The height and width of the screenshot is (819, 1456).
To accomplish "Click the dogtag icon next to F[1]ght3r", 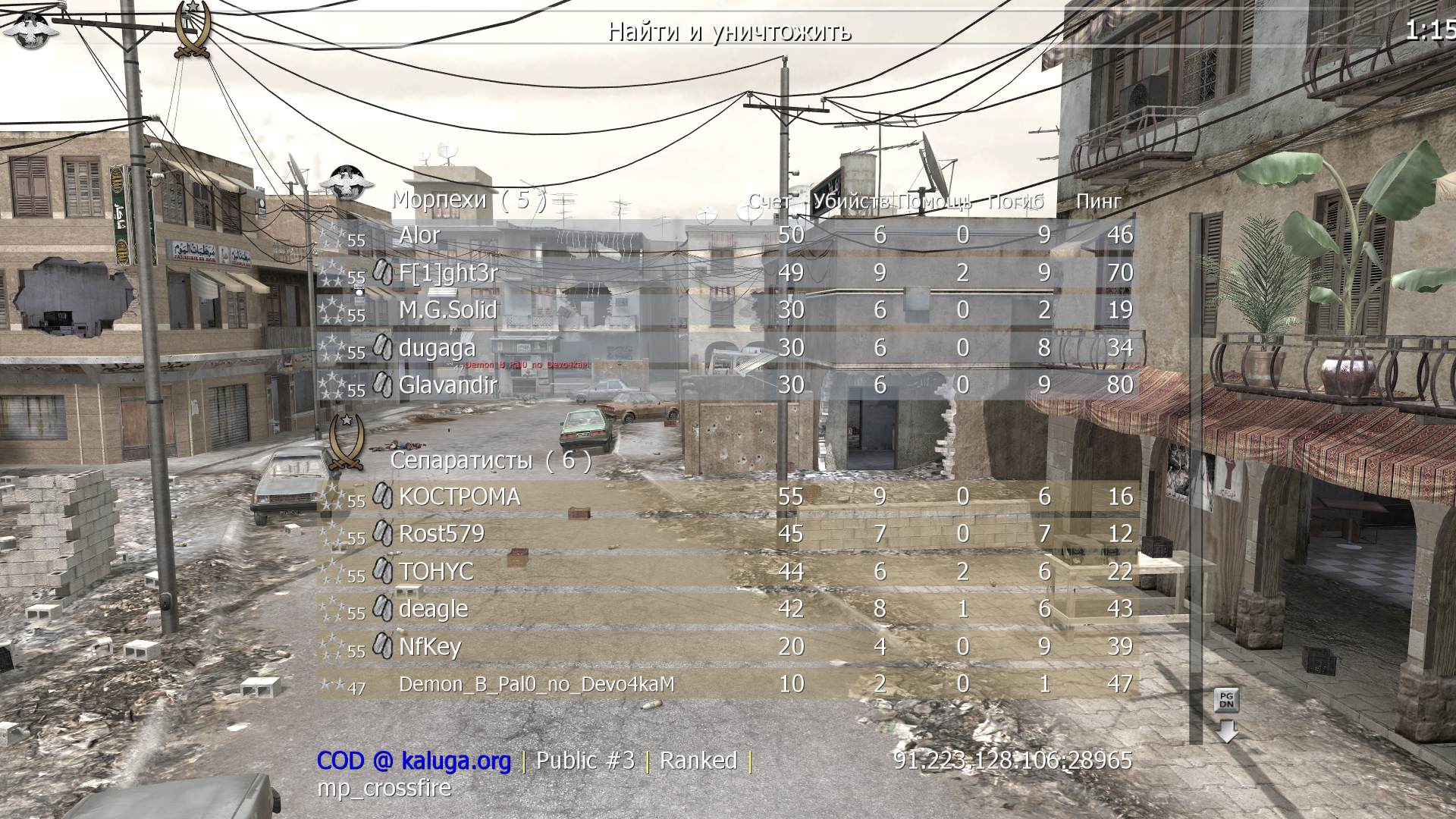I will click(x=381, y=273).
